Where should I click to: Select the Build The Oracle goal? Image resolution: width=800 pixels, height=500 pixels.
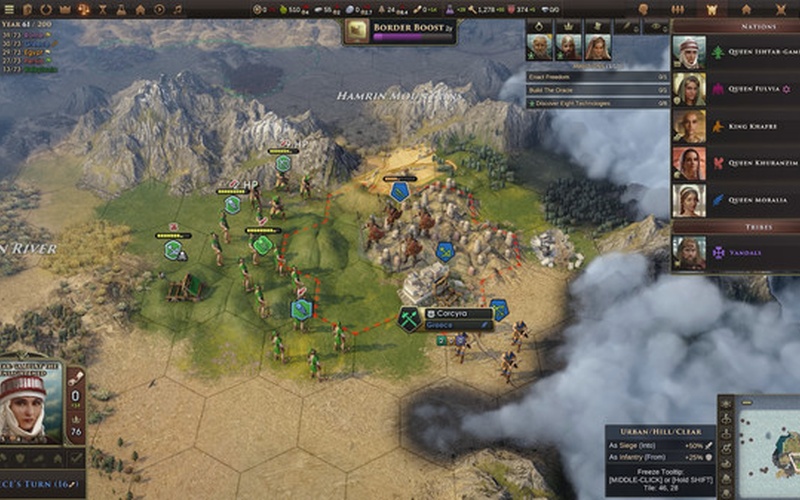[597, 89]
